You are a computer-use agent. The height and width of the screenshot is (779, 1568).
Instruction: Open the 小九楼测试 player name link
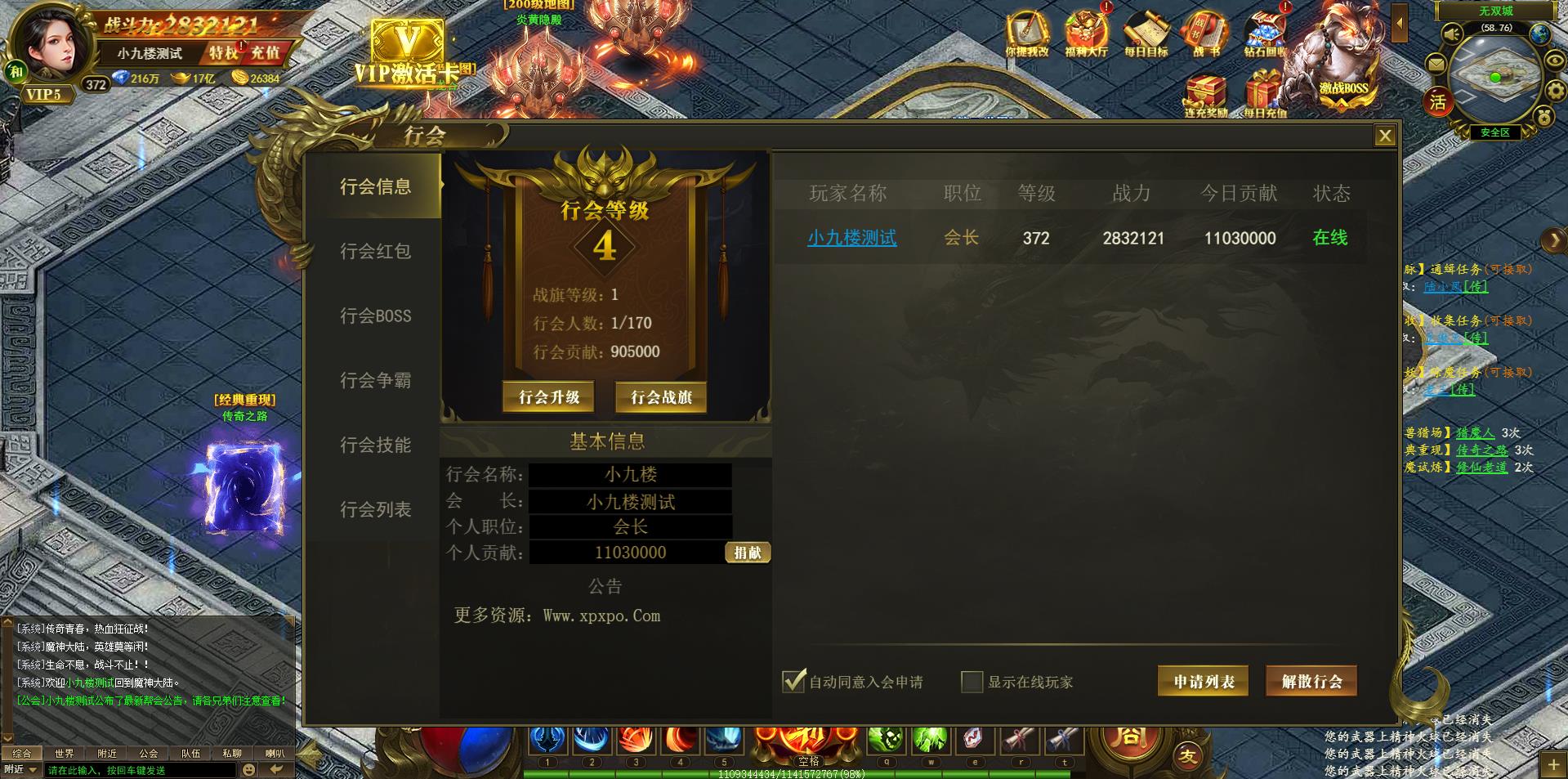pyautogui.click(x=851, y=238)
